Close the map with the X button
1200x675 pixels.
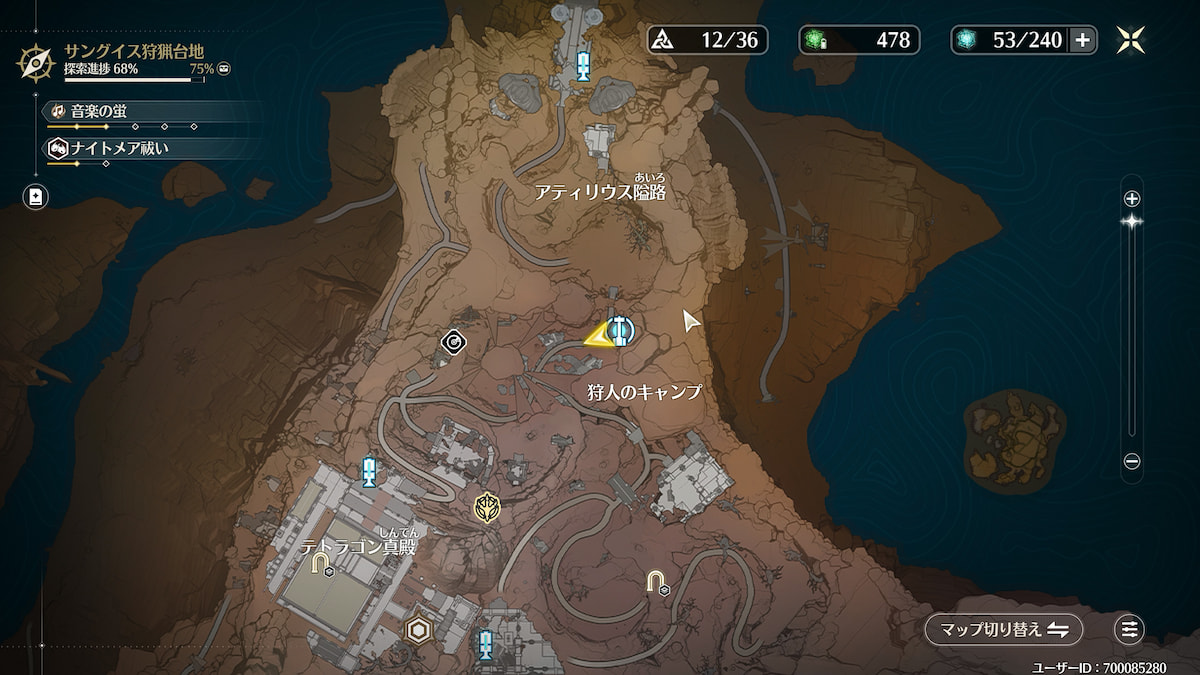coord(1131,40)
